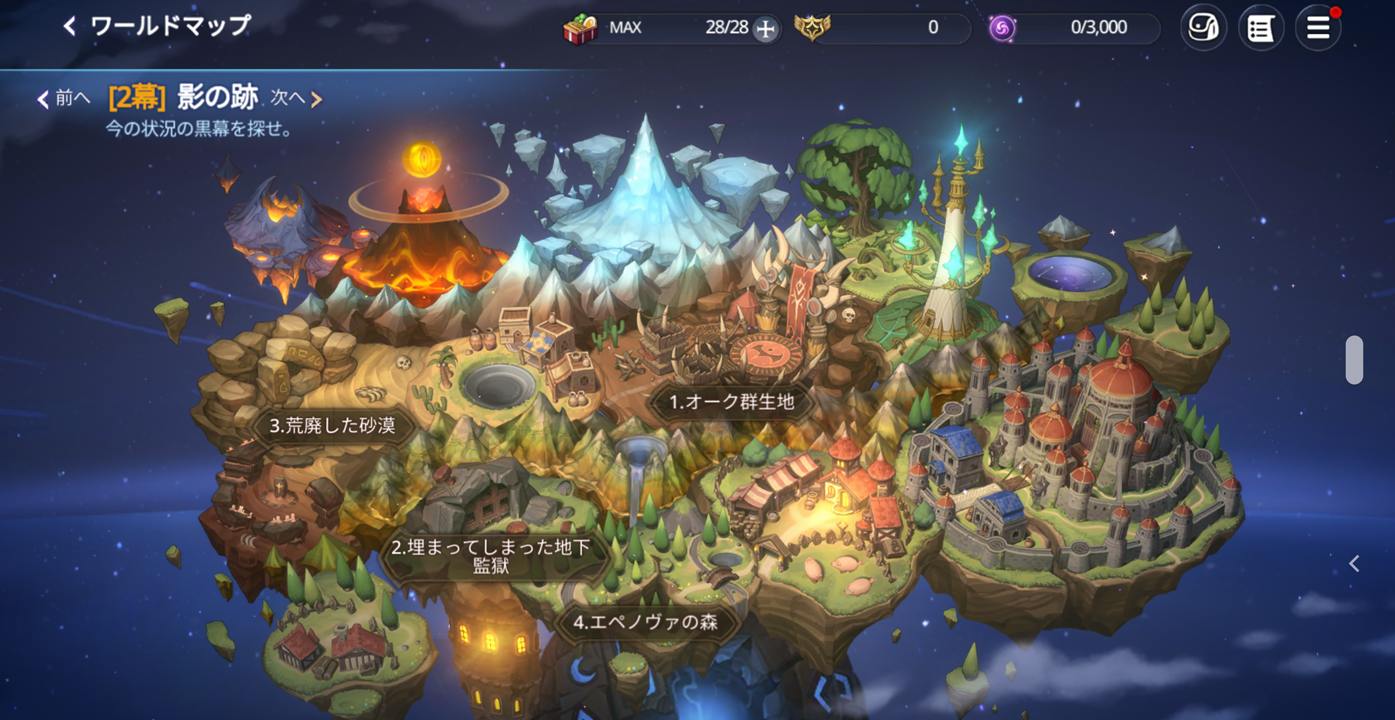Expand the side panel arrow
The width and height of the screenshot is (1395, 720).
(x=1354, y=564)
